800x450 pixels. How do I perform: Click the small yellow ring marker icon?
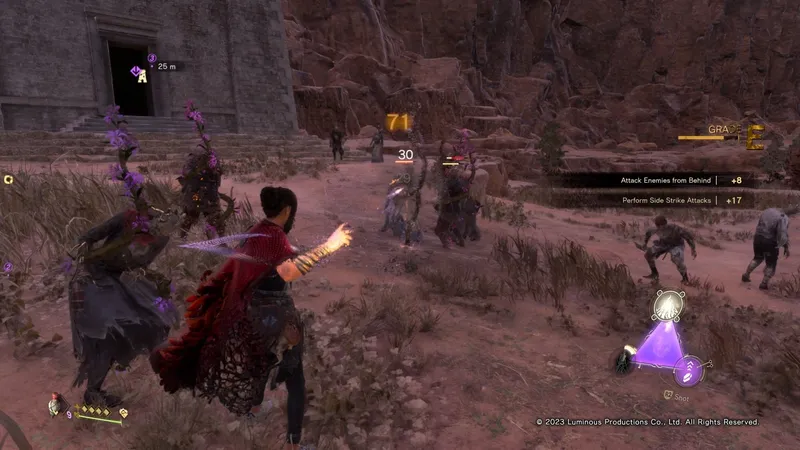coord(9,179)
